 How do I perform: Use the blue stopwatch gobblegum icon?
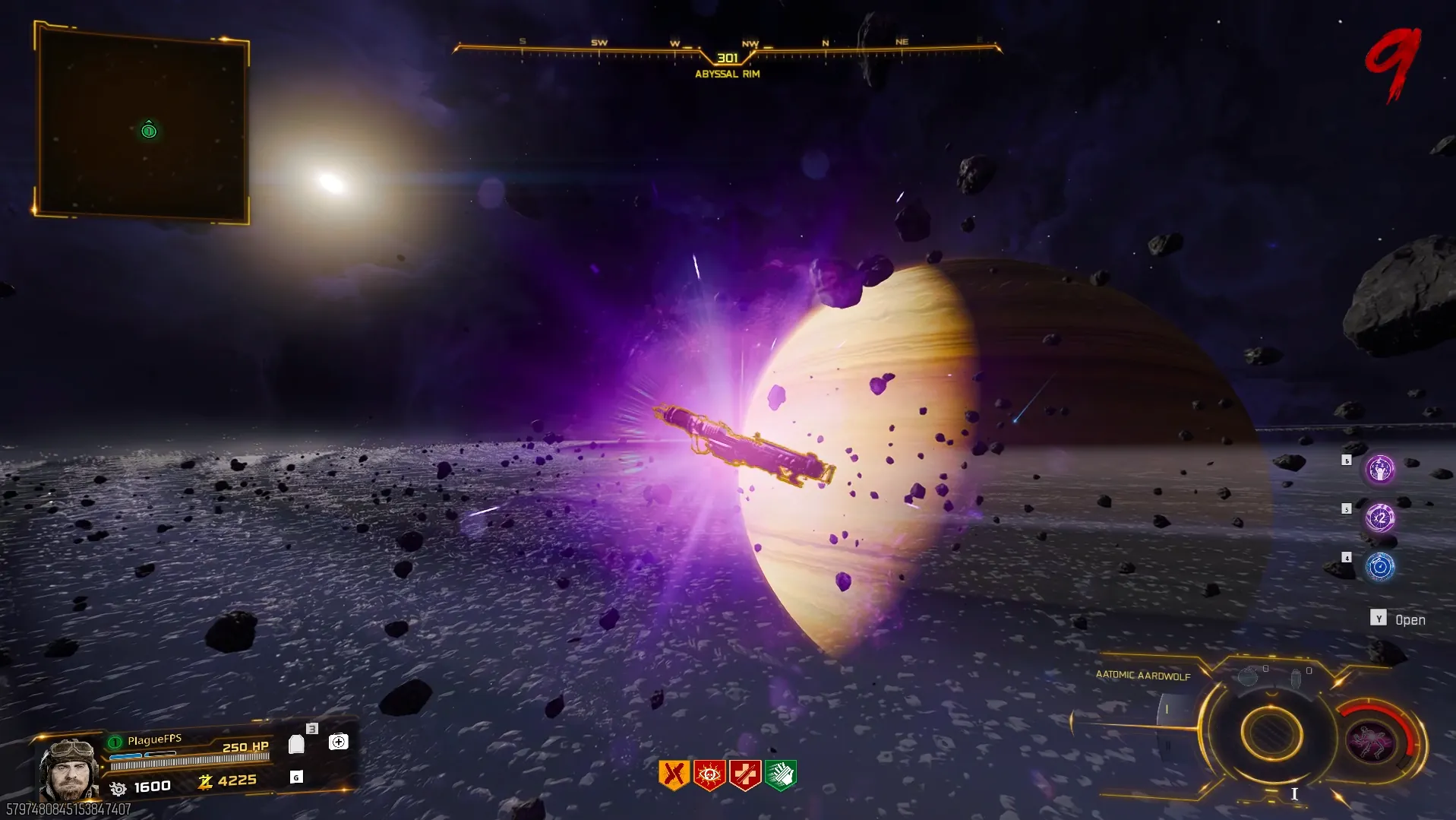[x=1380, y=566]
